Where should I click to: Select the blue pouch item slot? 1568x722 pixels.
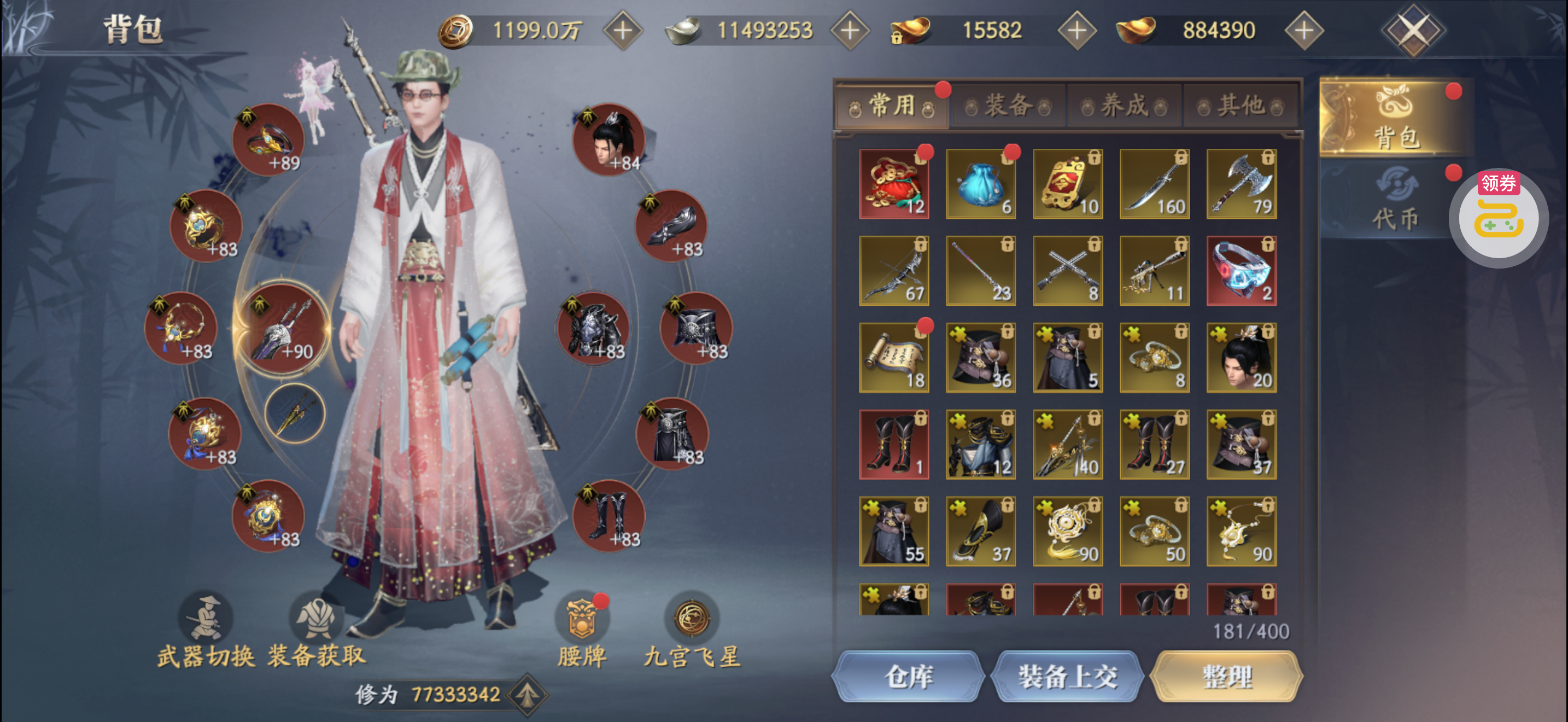point(981,184)
